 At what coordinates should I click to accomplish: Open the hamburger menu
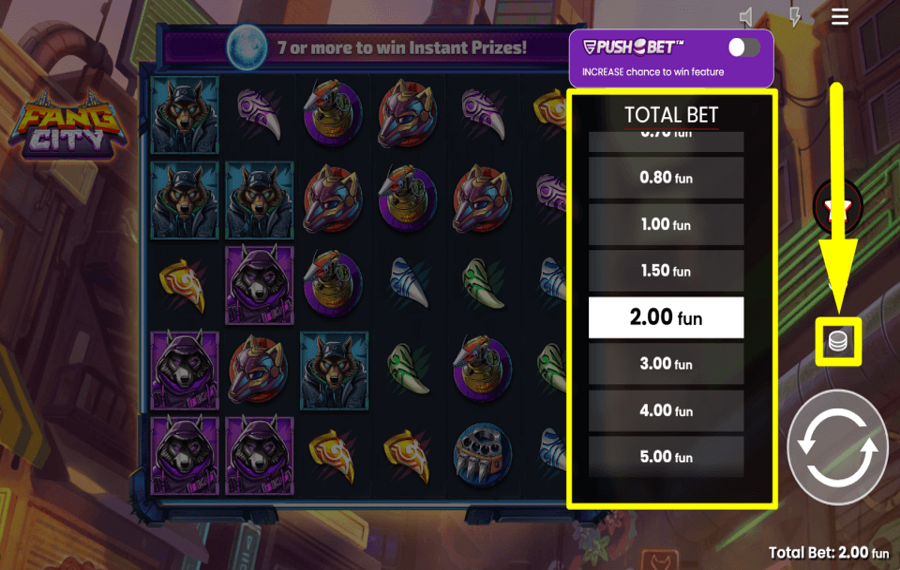coord(840,17)
